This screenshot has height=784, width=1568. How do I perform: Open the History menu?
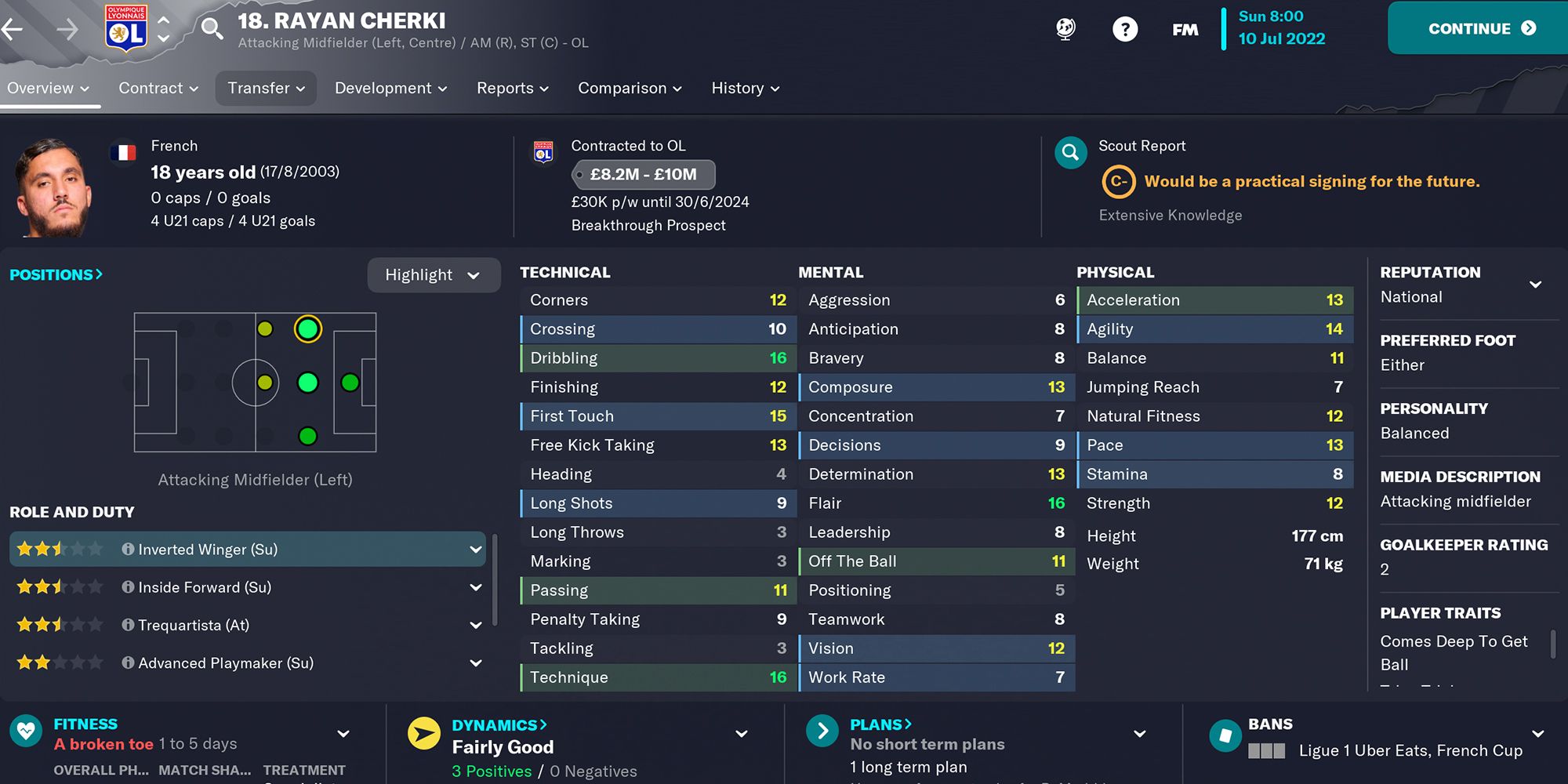pos(743,88)
